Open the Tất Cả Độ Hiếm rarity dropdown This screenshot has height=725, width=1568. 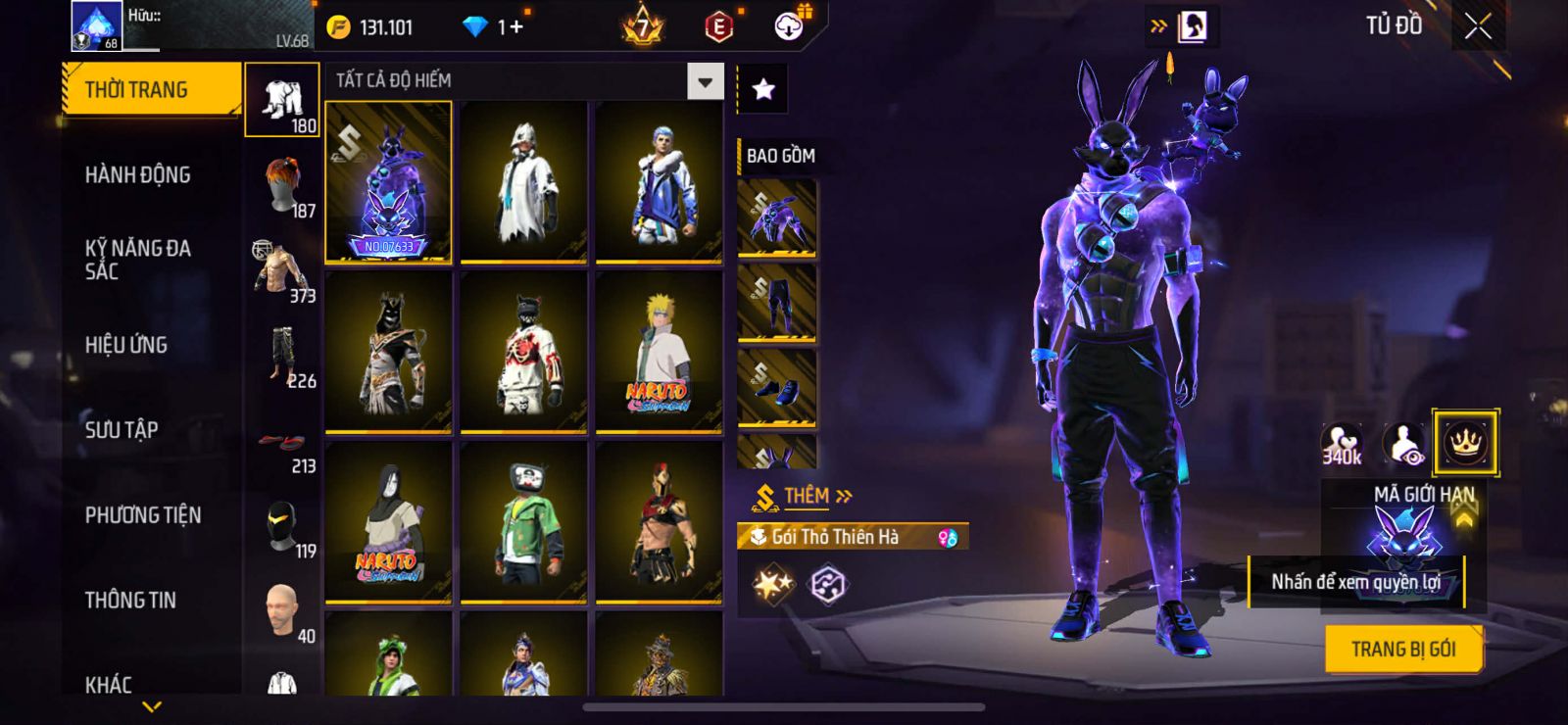click(x=705, y=81)
